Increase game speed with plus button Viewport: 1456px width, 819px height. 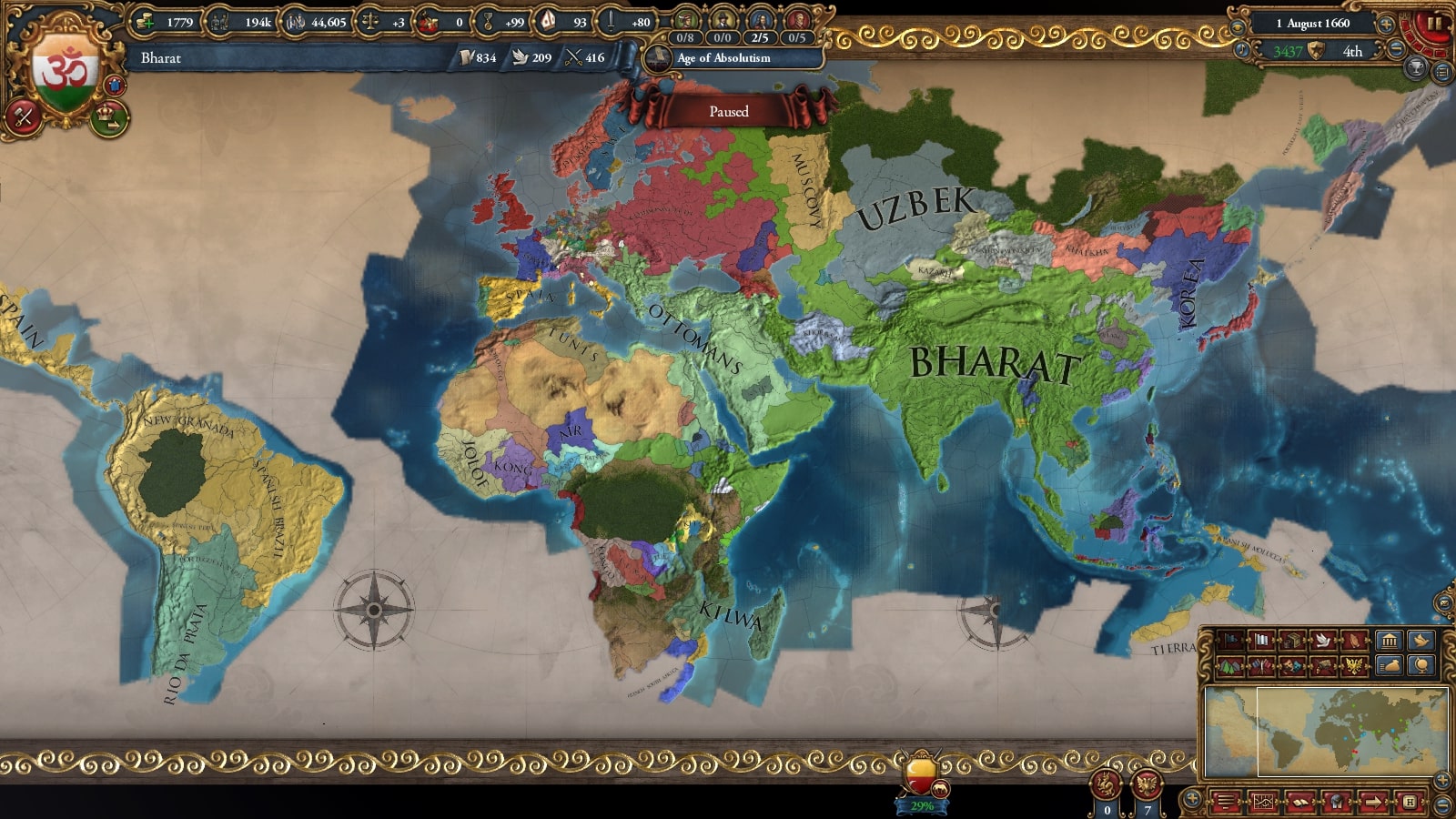click(x=1386, y=24)
